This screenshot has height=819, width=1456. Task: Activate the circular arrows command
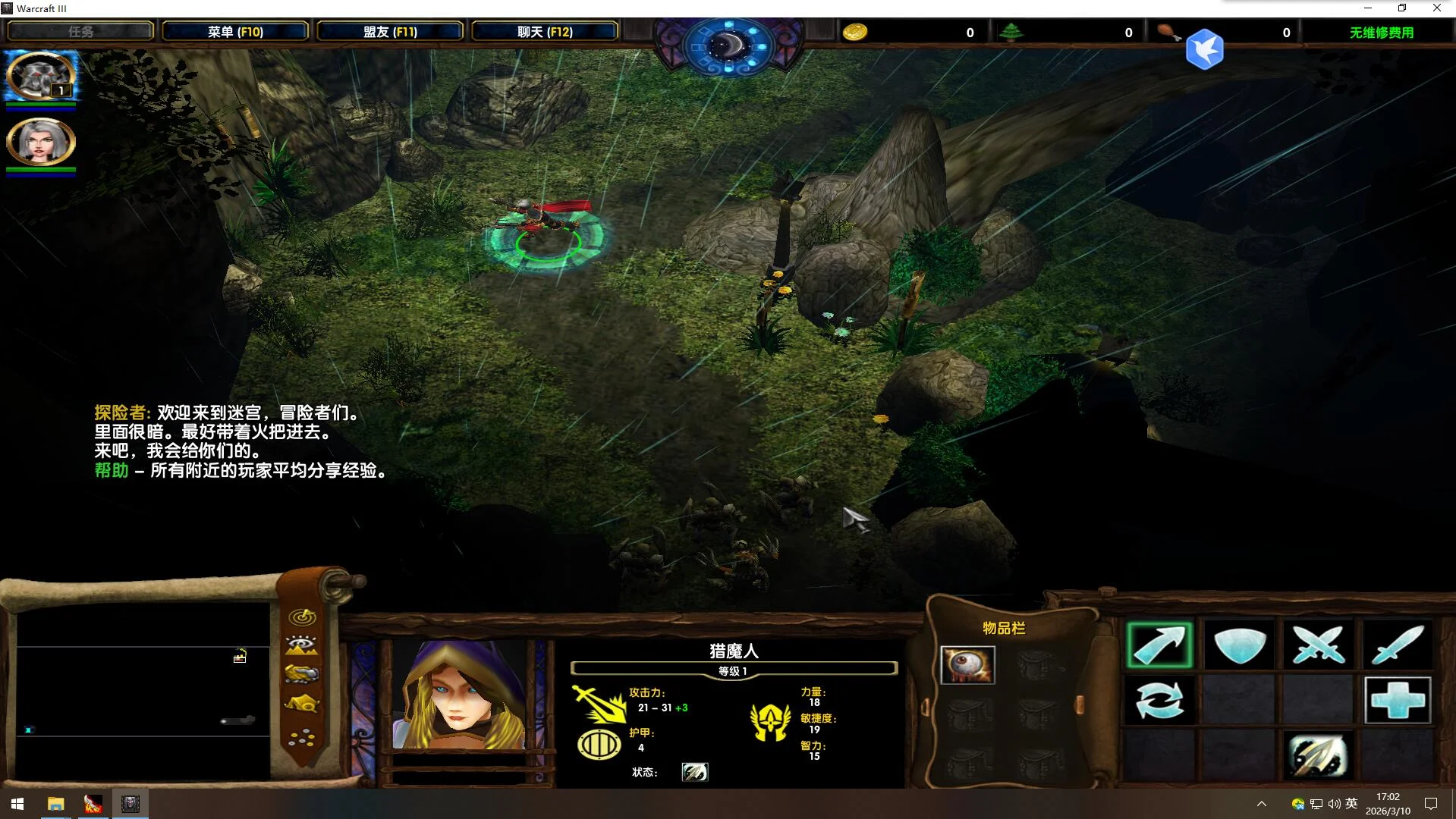pos(1159,700)
